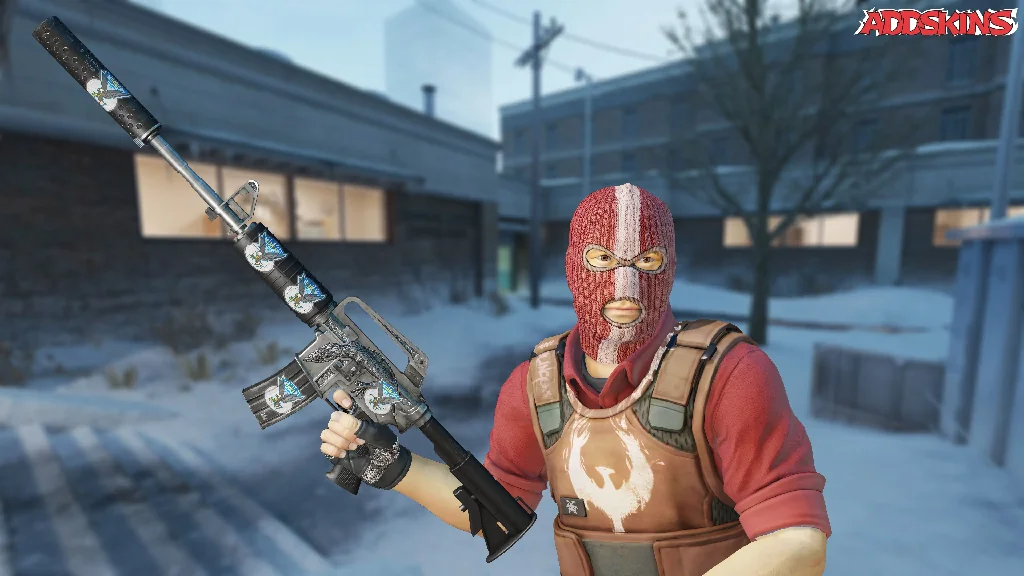This screenshot has height=576, width=1024.
Task: Click the ADDSKINS logo
Action: tap(935, 23)
